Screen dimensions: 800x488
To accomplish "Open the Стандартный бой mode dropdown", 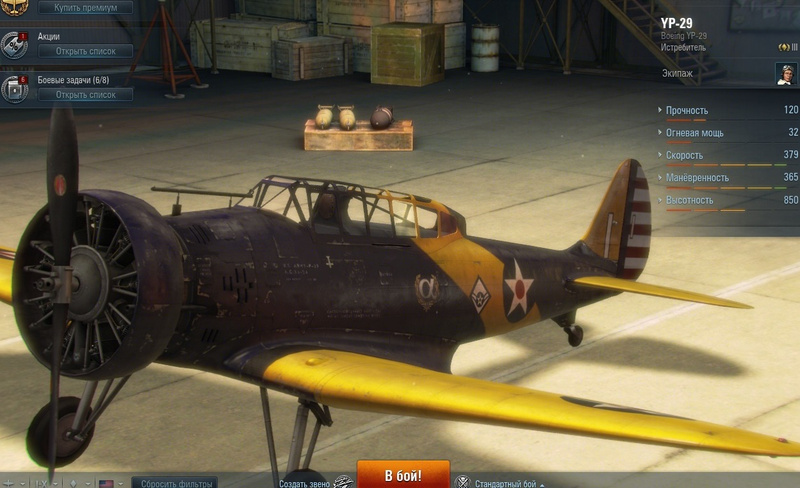I will (512, 483).
